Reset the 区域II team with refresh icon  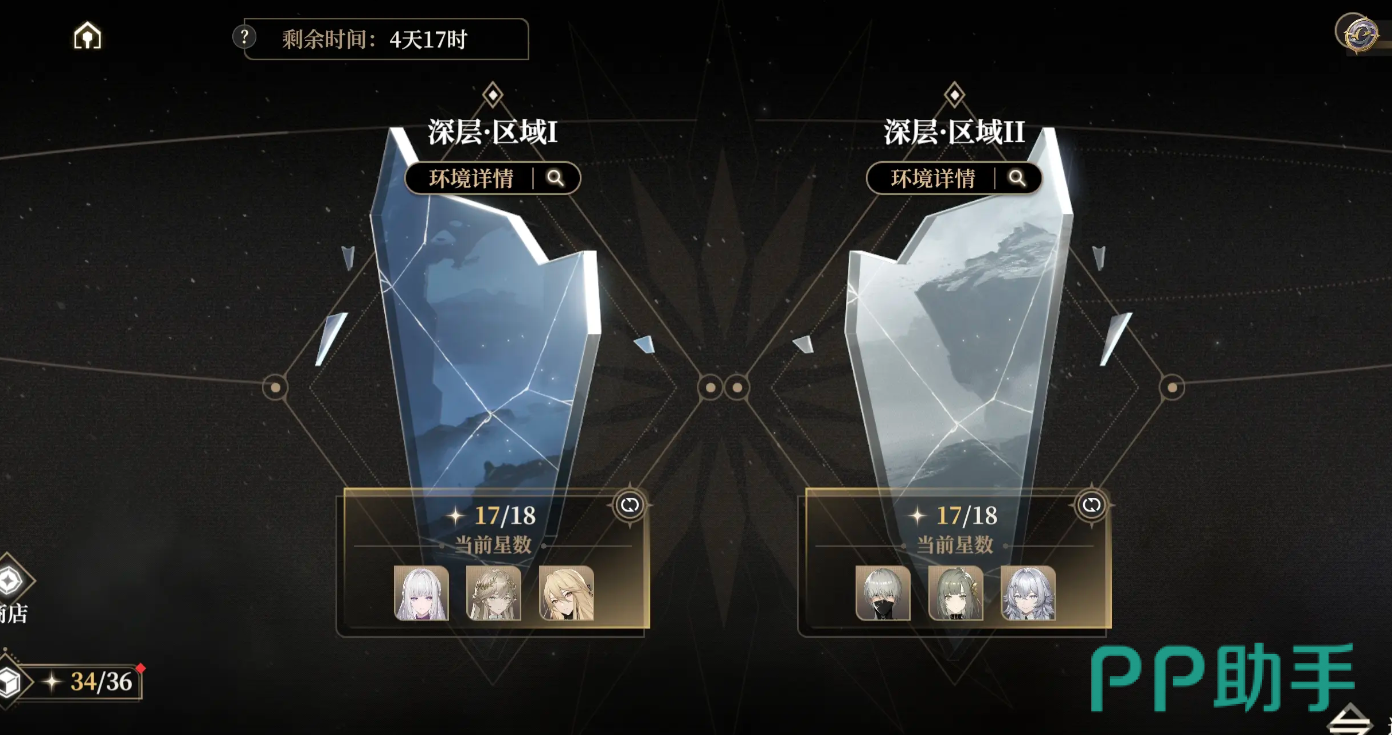pos(1091,506)
